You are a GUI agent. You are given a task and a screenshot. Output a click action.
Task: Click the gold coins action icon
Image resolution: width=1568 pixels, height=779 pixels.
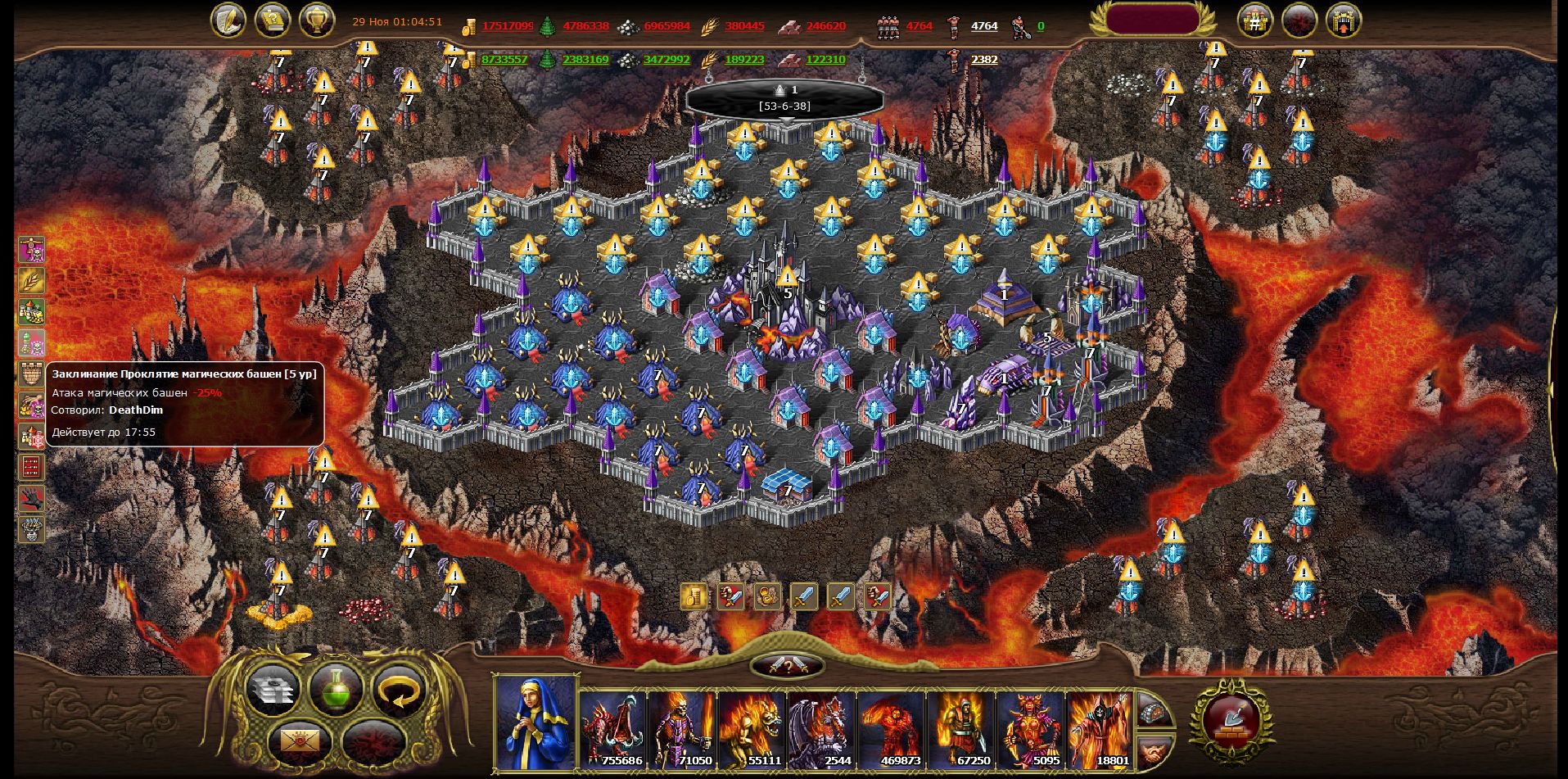click(x=694, y=596)
